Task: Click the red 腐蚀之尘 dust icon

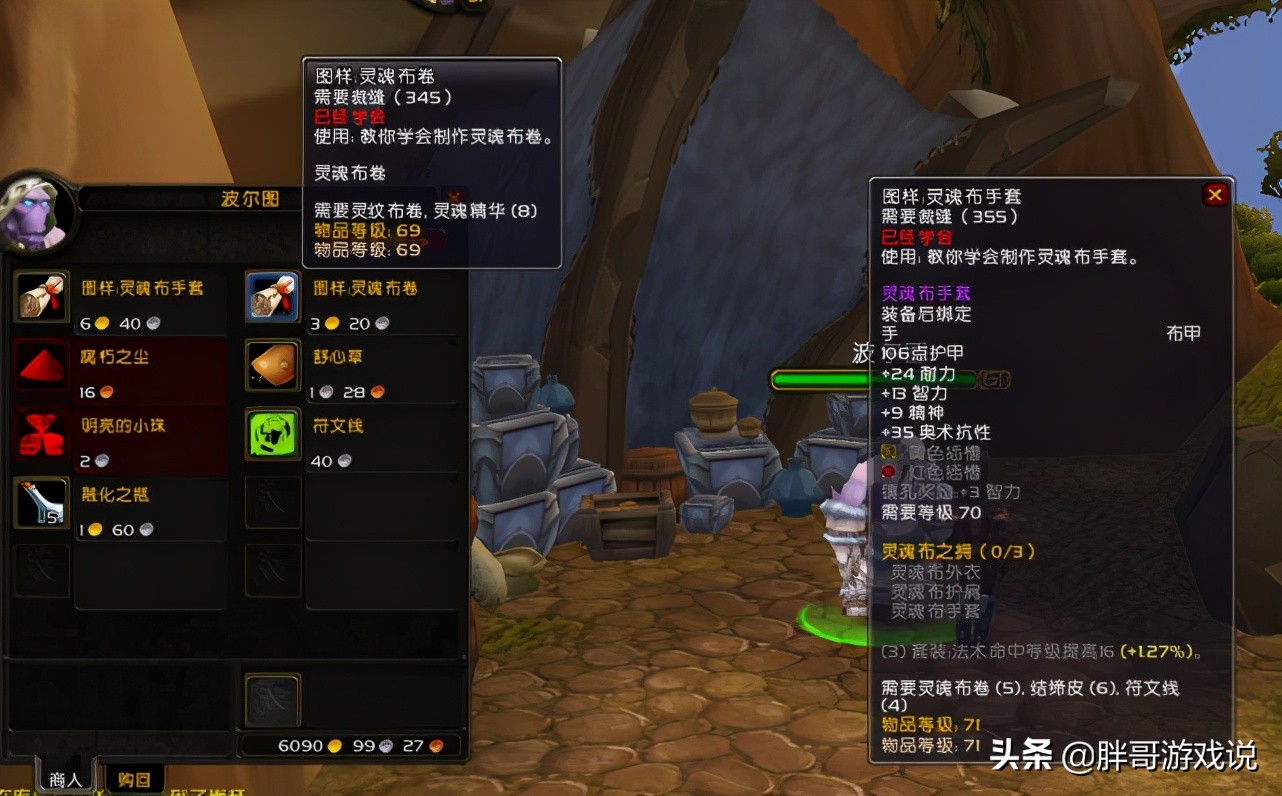Action: tap(40, 367)
